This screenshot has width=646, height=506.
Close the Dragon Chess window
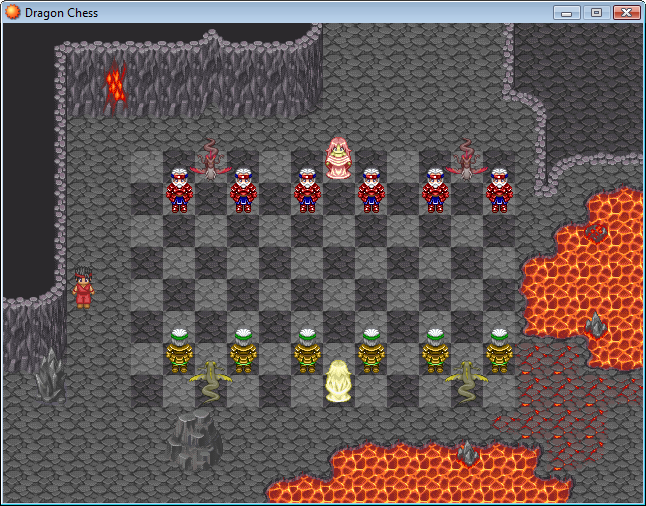626,12
